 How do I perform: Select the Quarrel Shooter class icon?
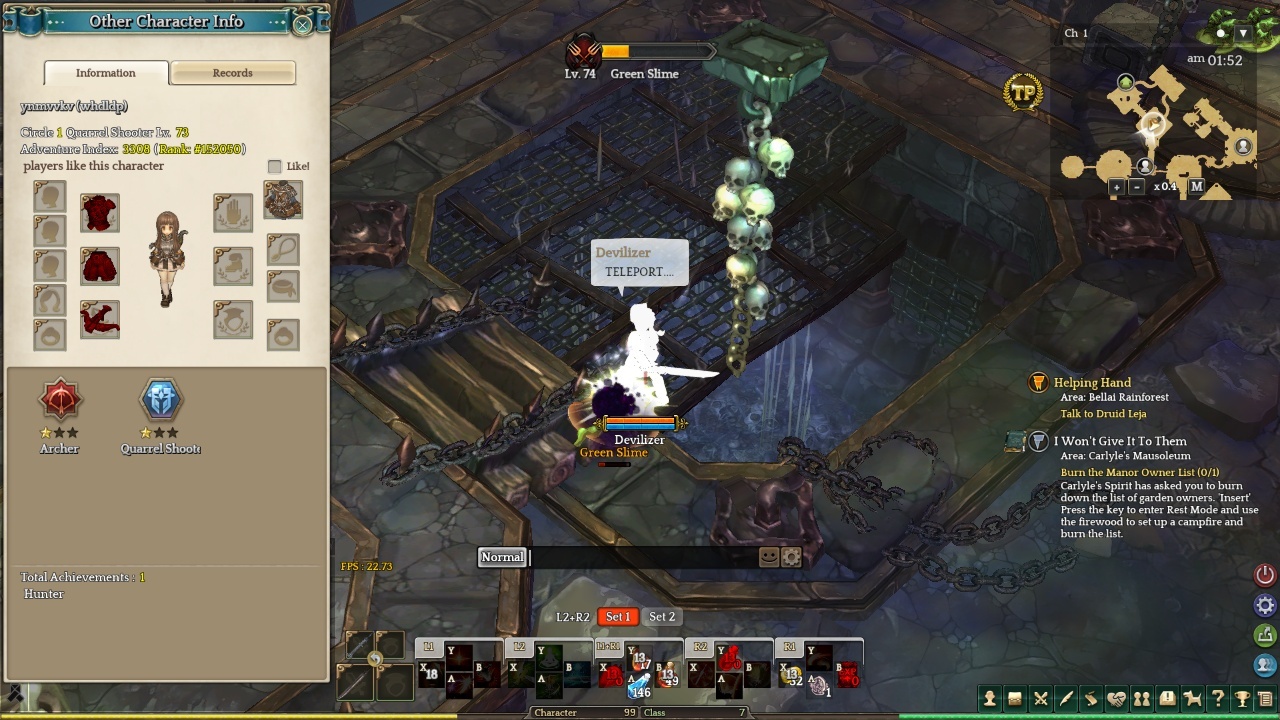(161, 400)
